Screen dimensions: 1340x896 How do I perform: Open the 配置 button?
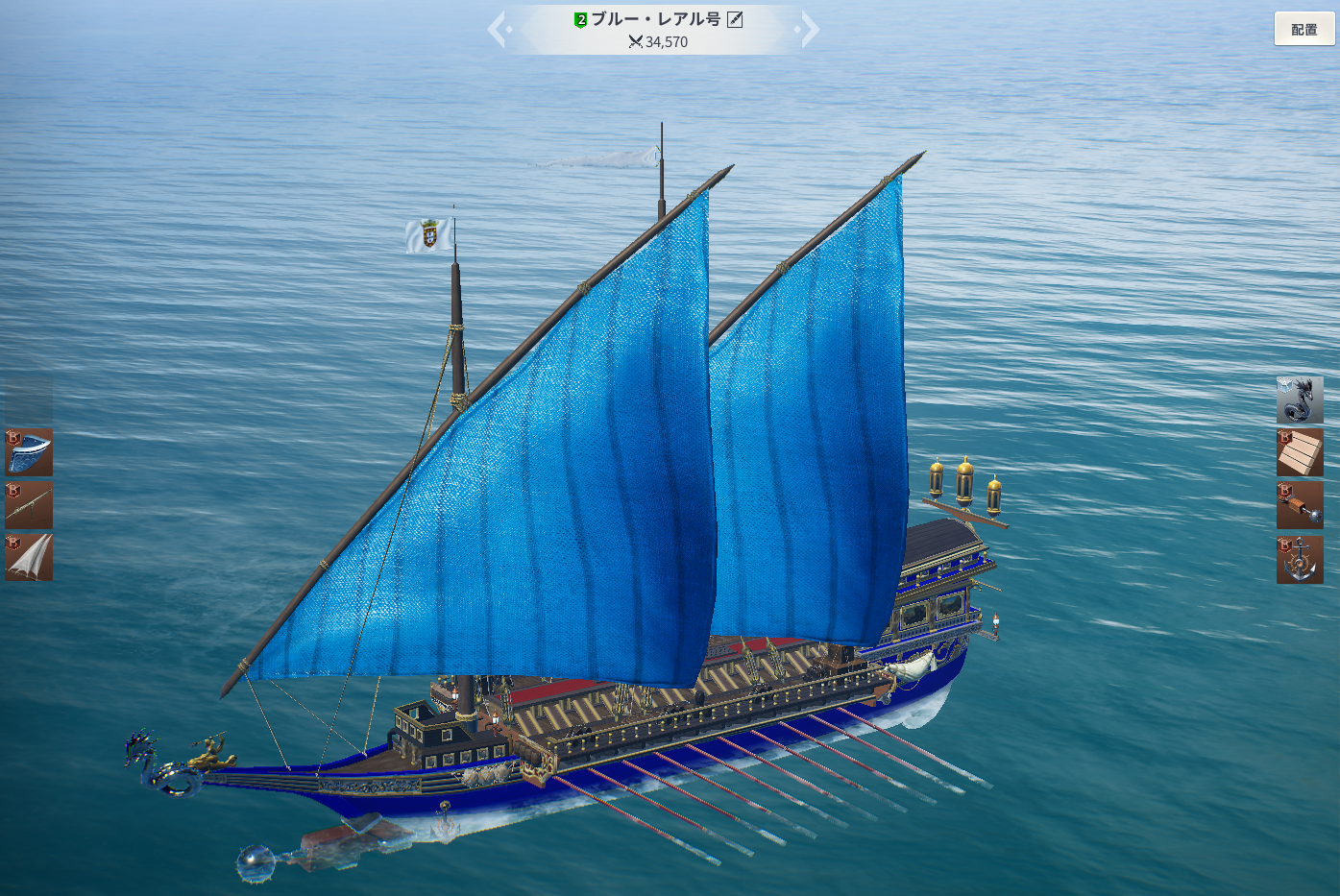(1304, 29)
